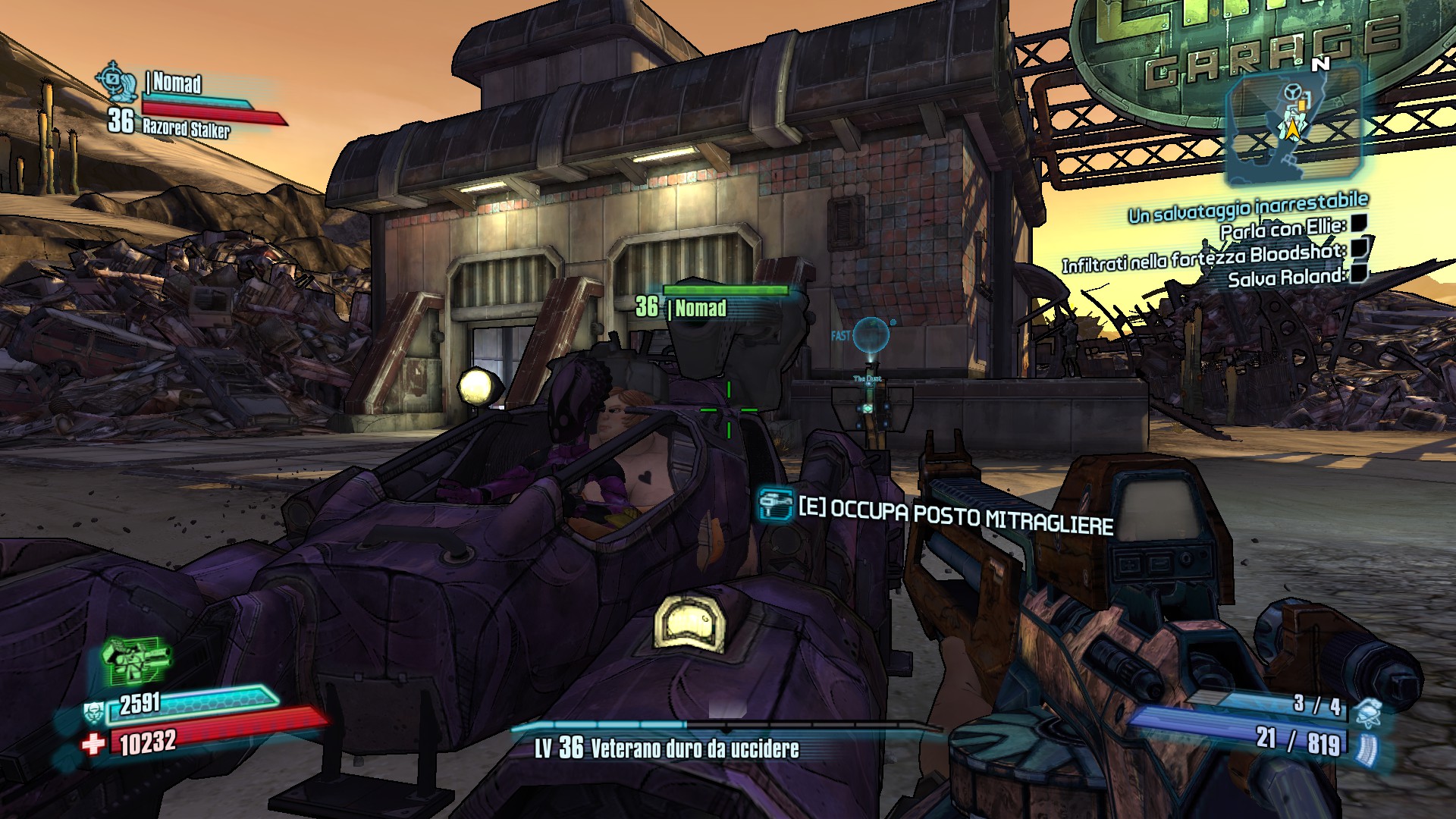Click the grenade icon beside grenade count
Viewport: 1456px width, 819px height.
point(1367,711)
